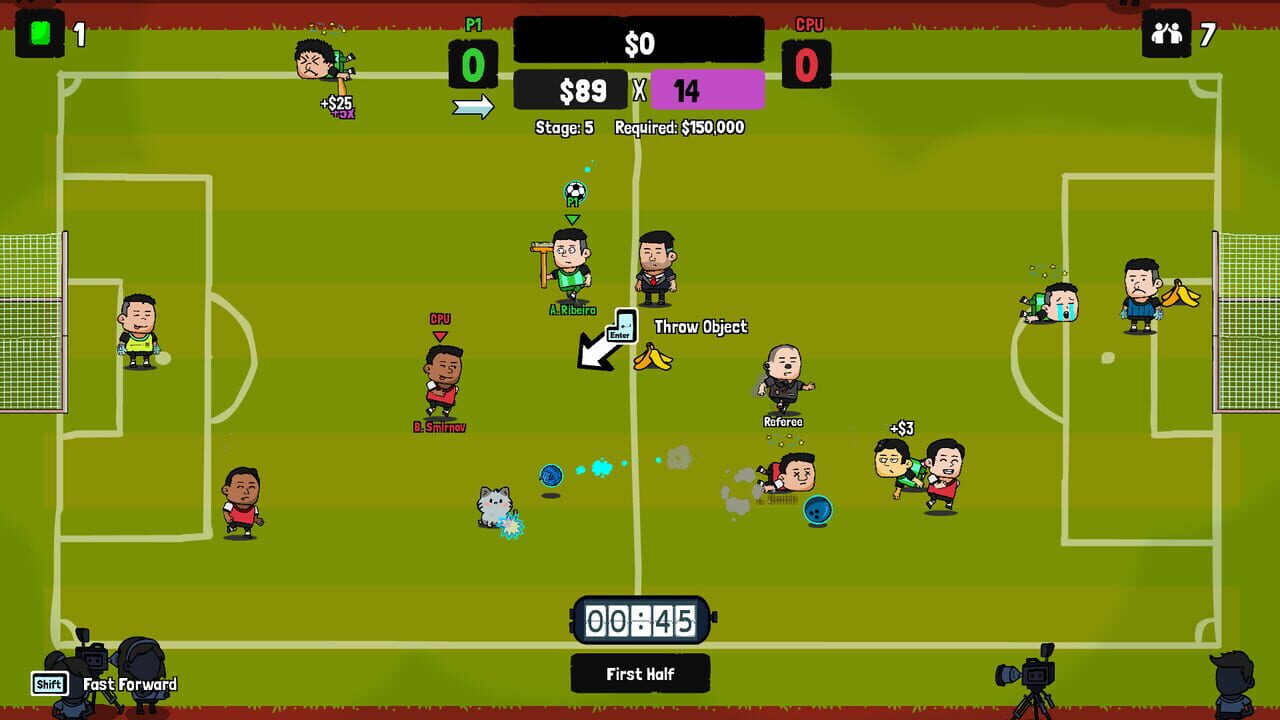The image size is (1280, 720).
Task: Click the First Half label
Action: tap(640, 673)
